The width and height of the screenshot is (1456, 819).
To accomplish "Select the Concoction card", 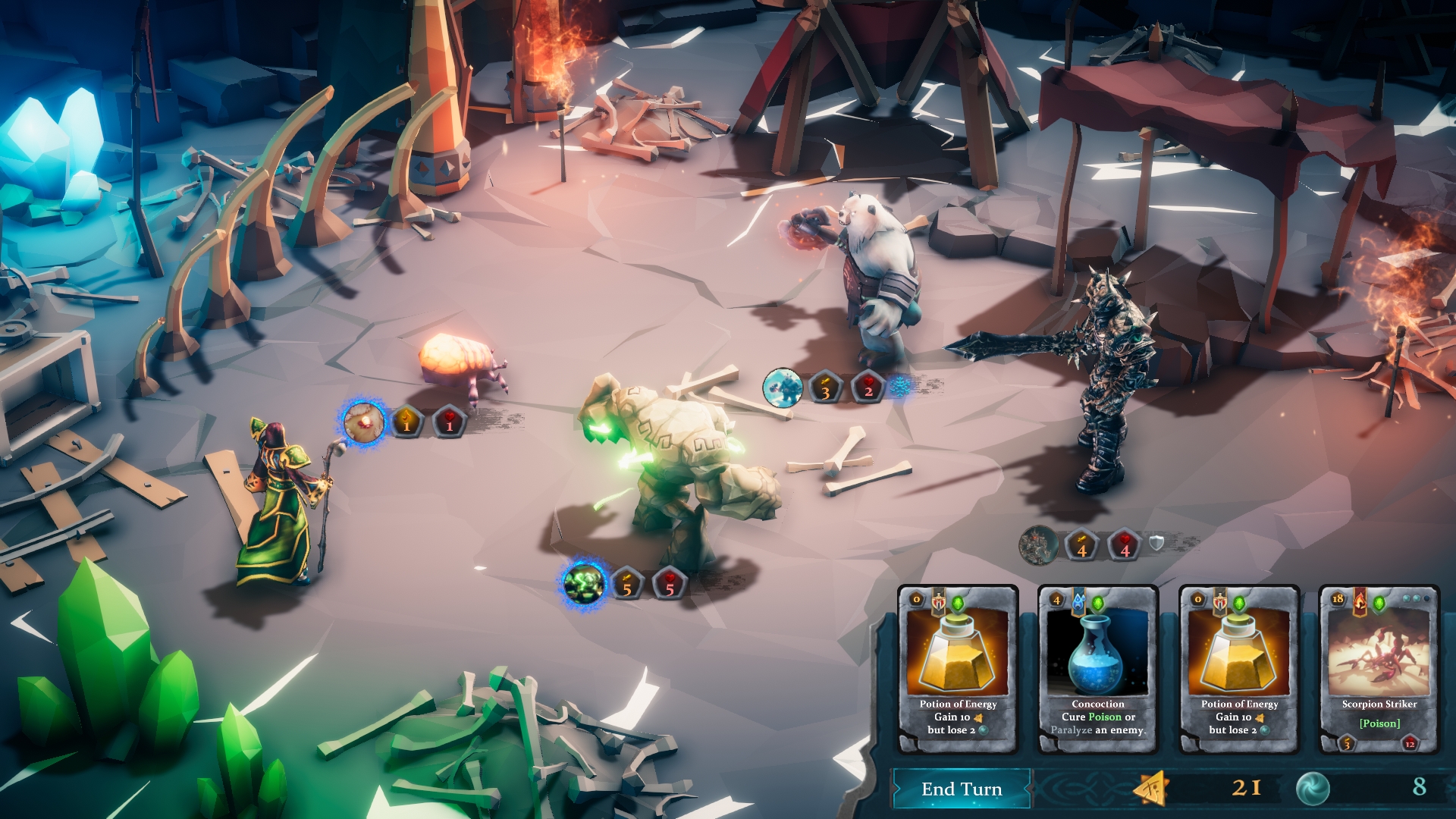I will pos(1097,668).
